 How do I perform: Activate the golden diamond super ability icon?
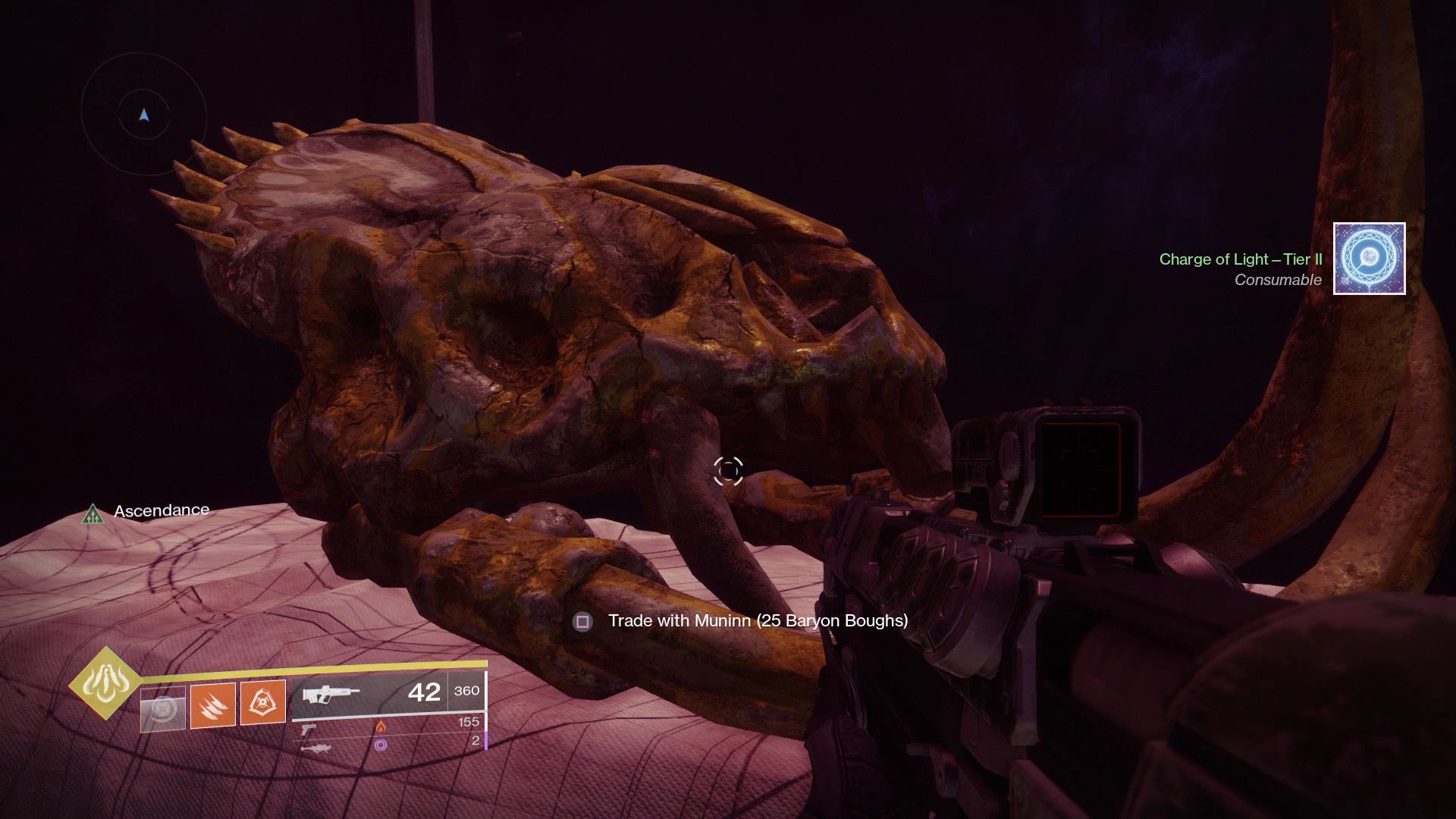pyautogui.click(x=105, y=683)
